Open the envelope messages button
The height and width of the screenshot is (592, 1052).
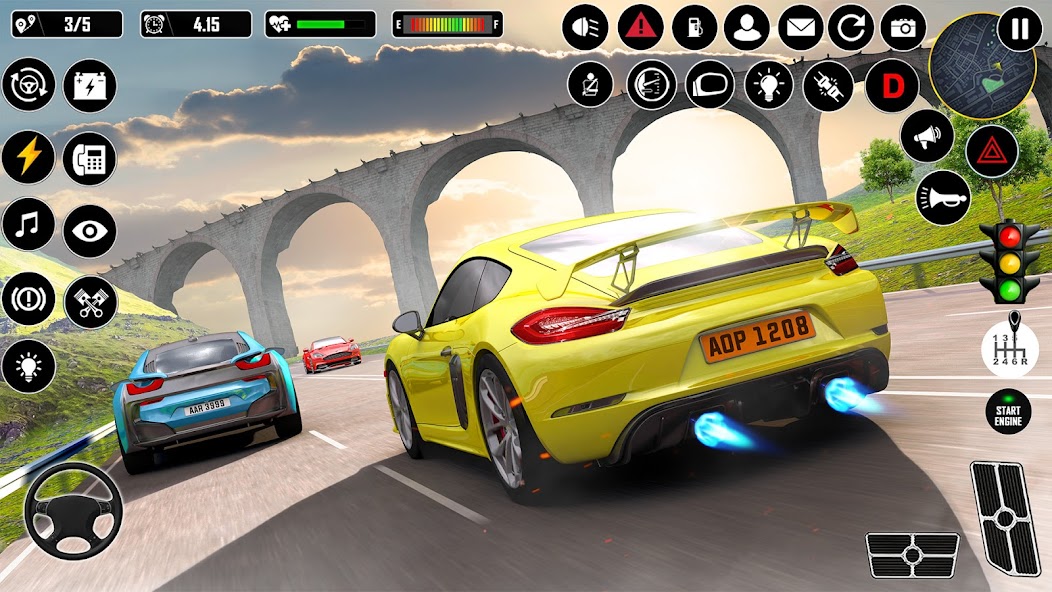[x=800, y=28]
